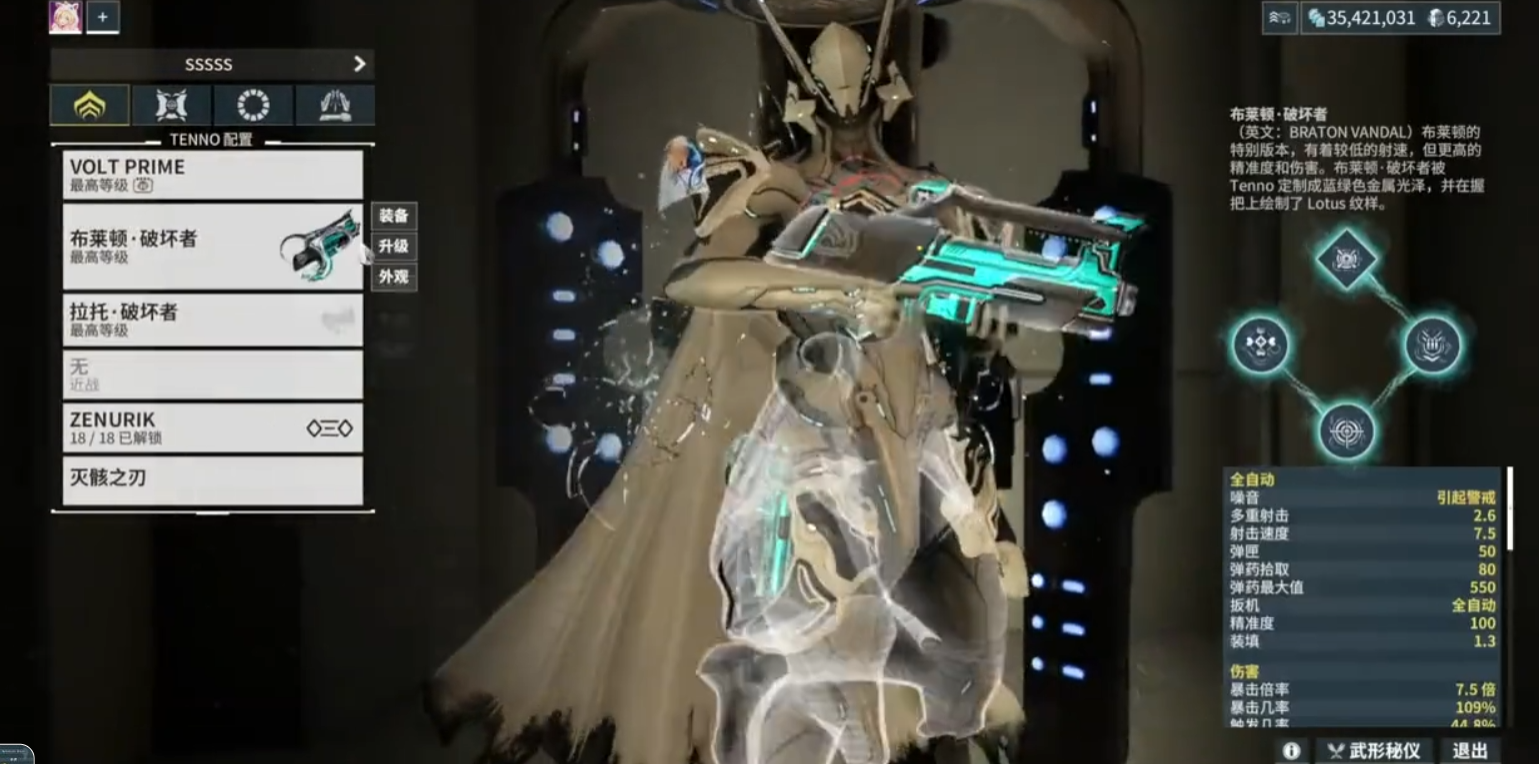Click the info (i) icon in the bottom bar
This screenshot has height=764, width=1539.
tap(1292, 750)
